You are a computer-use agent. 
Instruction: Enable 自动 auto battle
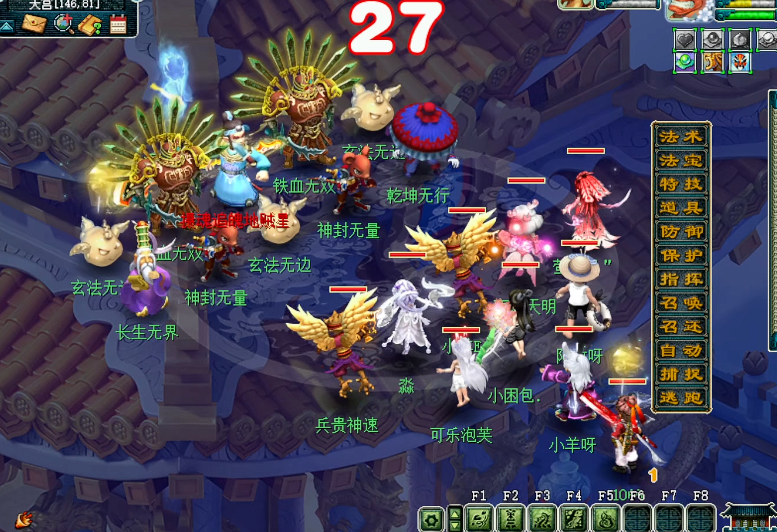(x=681, y=351)
